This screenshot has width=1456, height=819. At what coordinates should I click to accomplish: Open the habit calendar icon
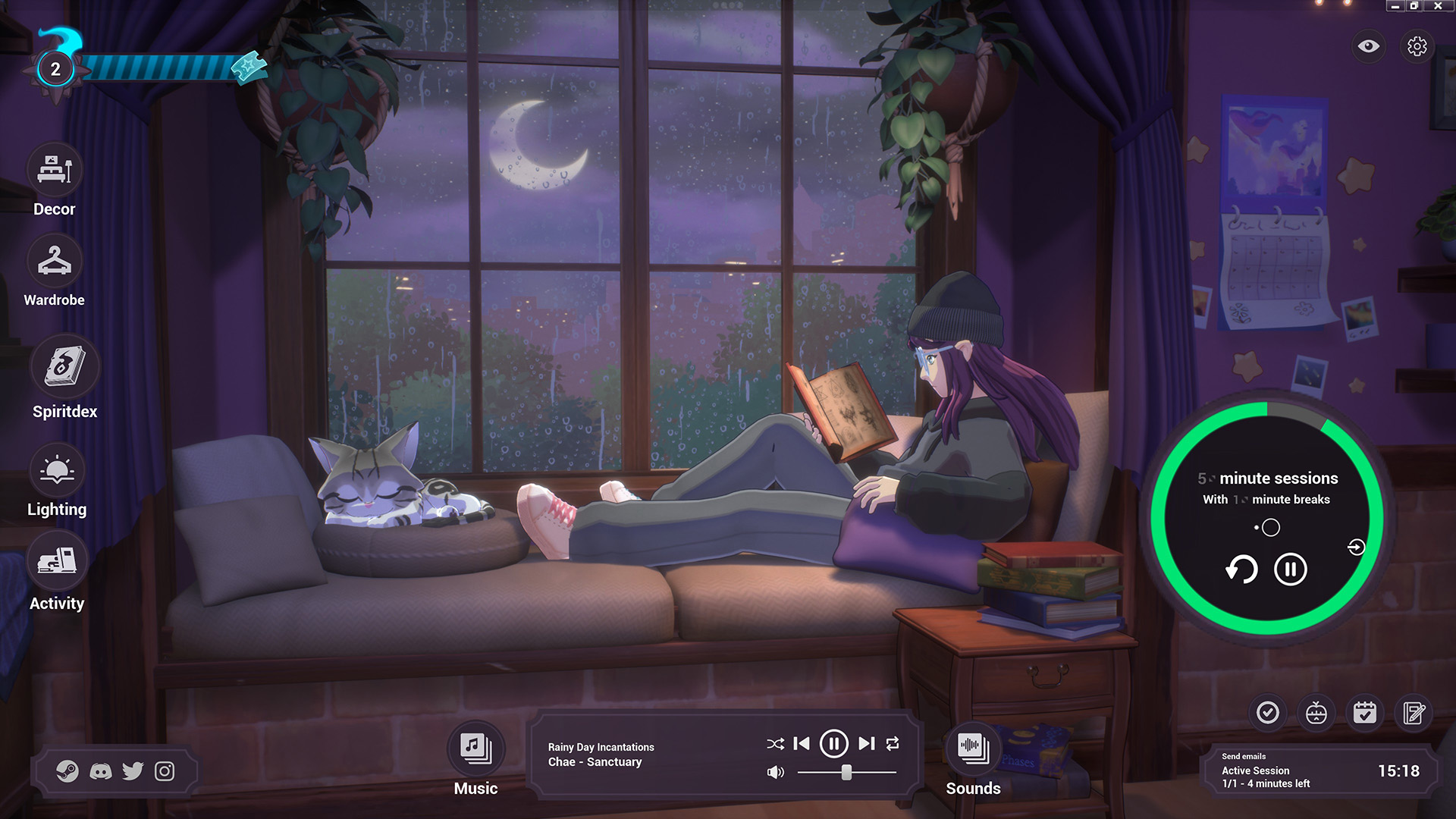(1366, 713)
